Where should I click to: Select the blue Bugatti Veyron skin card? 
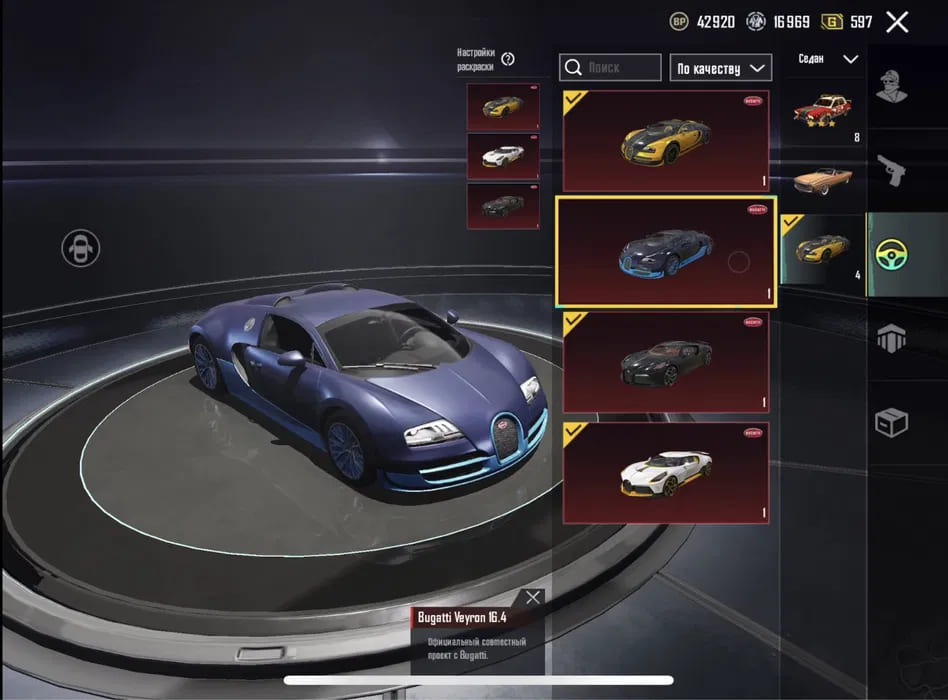[x=665, y=251]
